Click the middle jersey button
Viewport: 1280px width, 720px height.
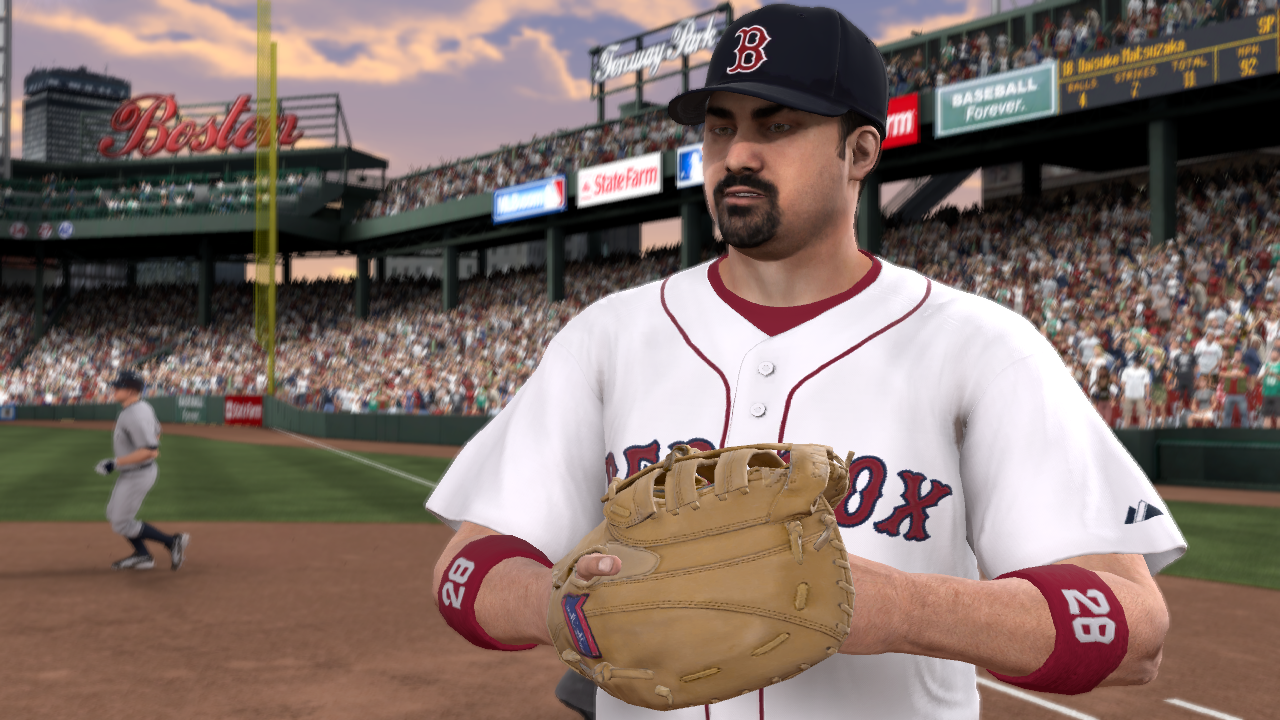[758, 408]
